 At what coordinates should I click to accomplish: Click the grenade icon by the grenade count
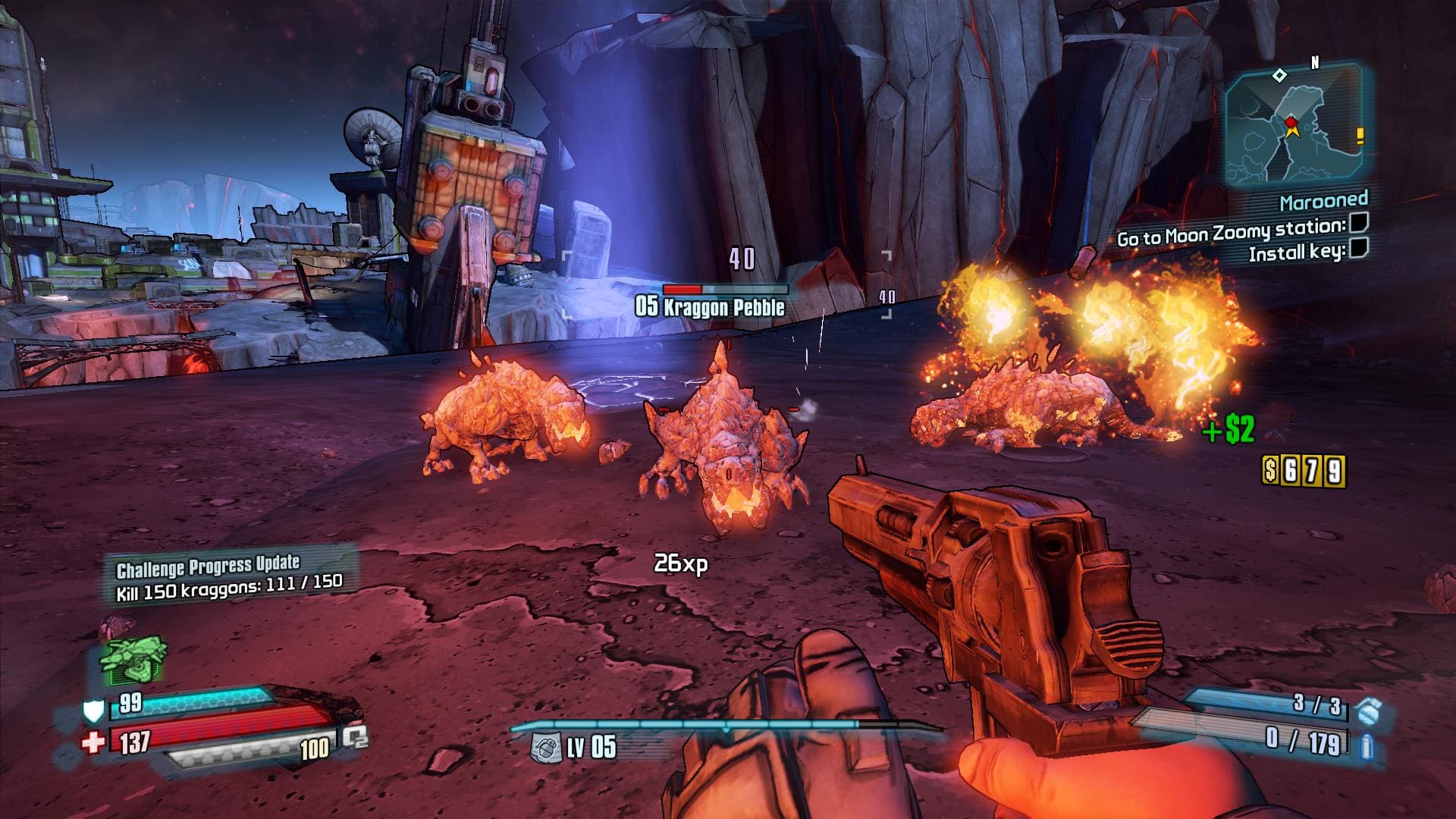pos(1369,710)
